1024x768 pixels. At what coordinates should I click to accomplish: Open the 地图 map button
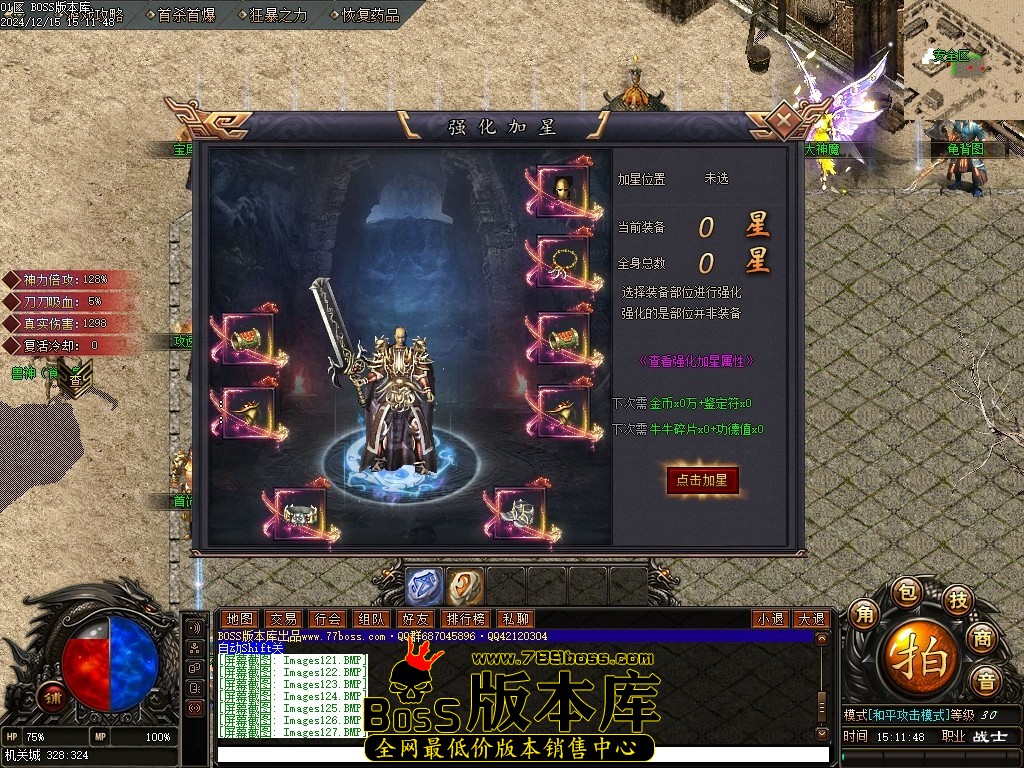238,619
